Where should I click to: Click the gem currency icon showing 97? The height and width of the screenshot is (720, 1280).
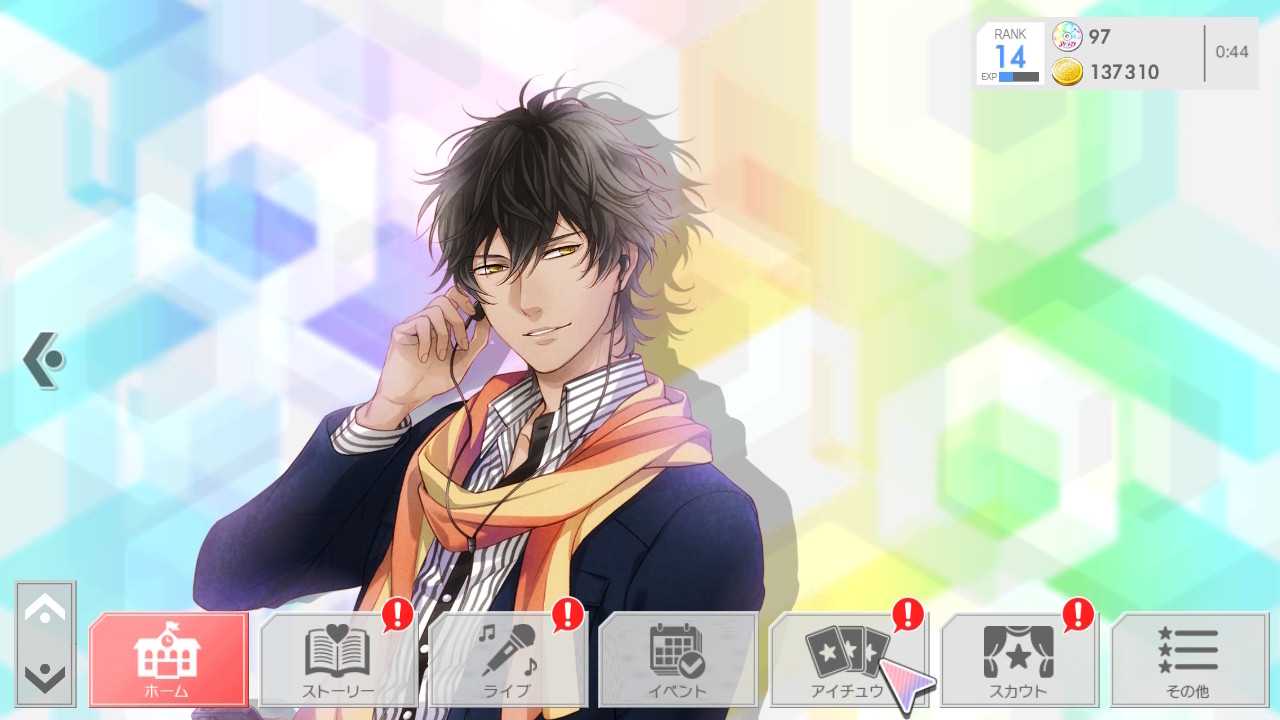click(1068, 37)
